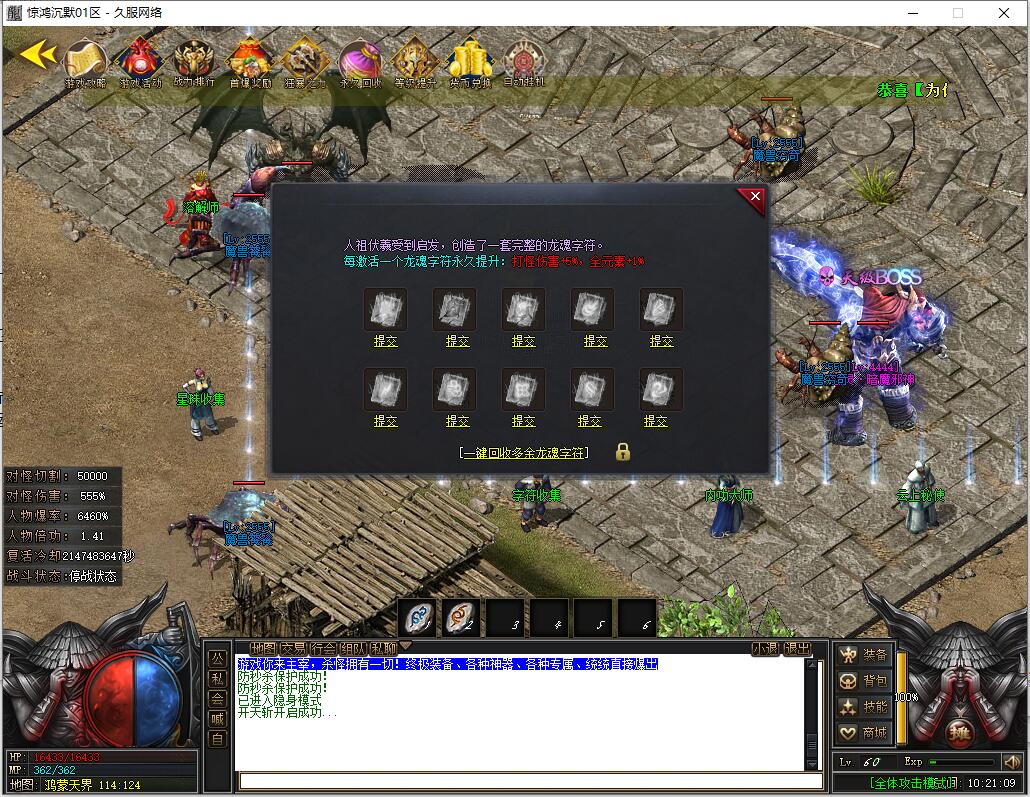Screen dimensions: 1030x797
Task: Open the 游戏活动 events icon
Action: 139,62
